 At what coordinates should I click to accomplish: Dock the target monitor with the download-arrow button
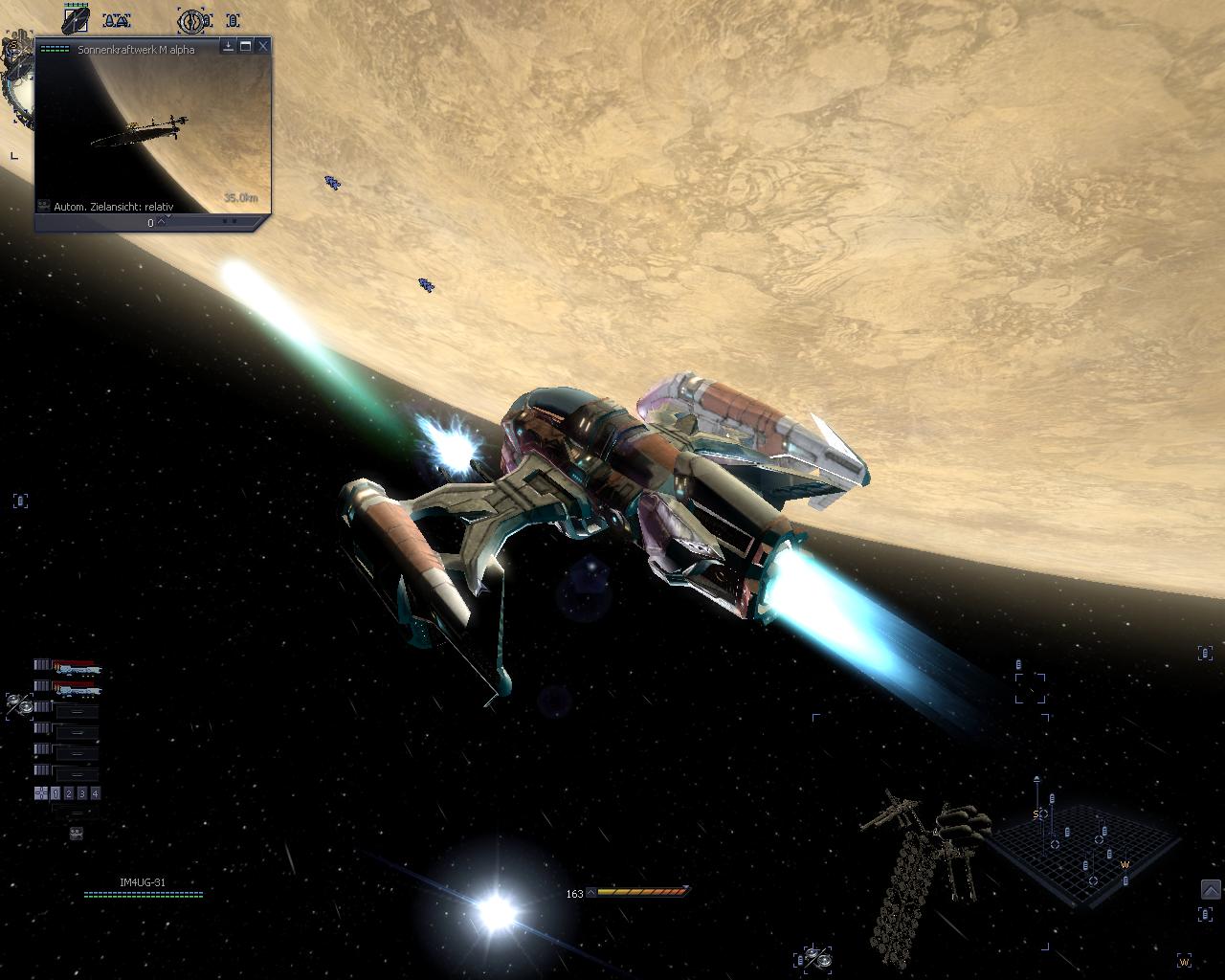tap(229, 46)
